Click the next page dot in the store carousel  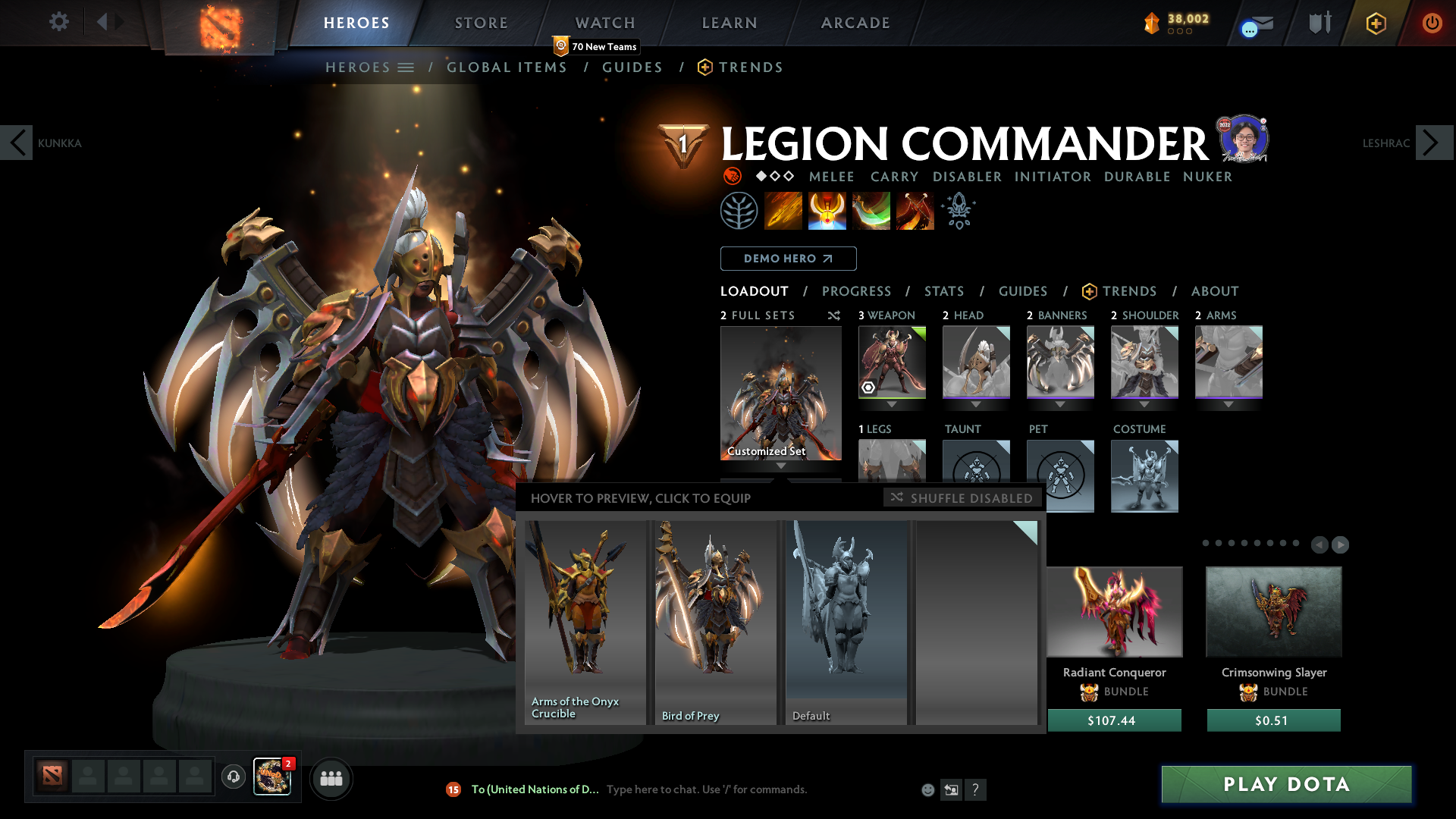pos(1341,544)
